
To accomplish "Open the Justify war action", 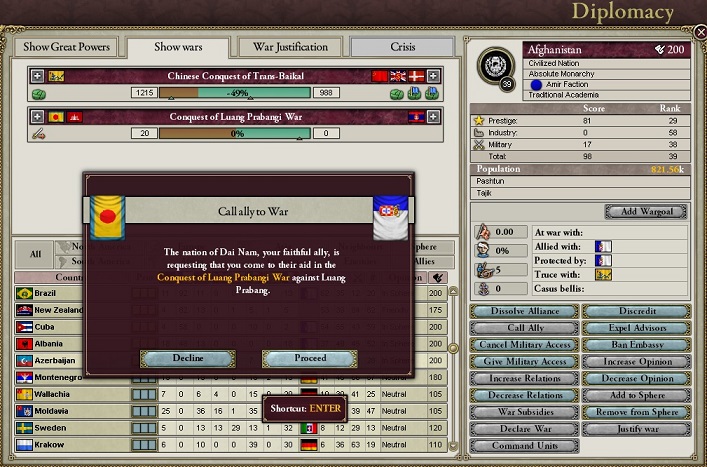I will (636, 430).
